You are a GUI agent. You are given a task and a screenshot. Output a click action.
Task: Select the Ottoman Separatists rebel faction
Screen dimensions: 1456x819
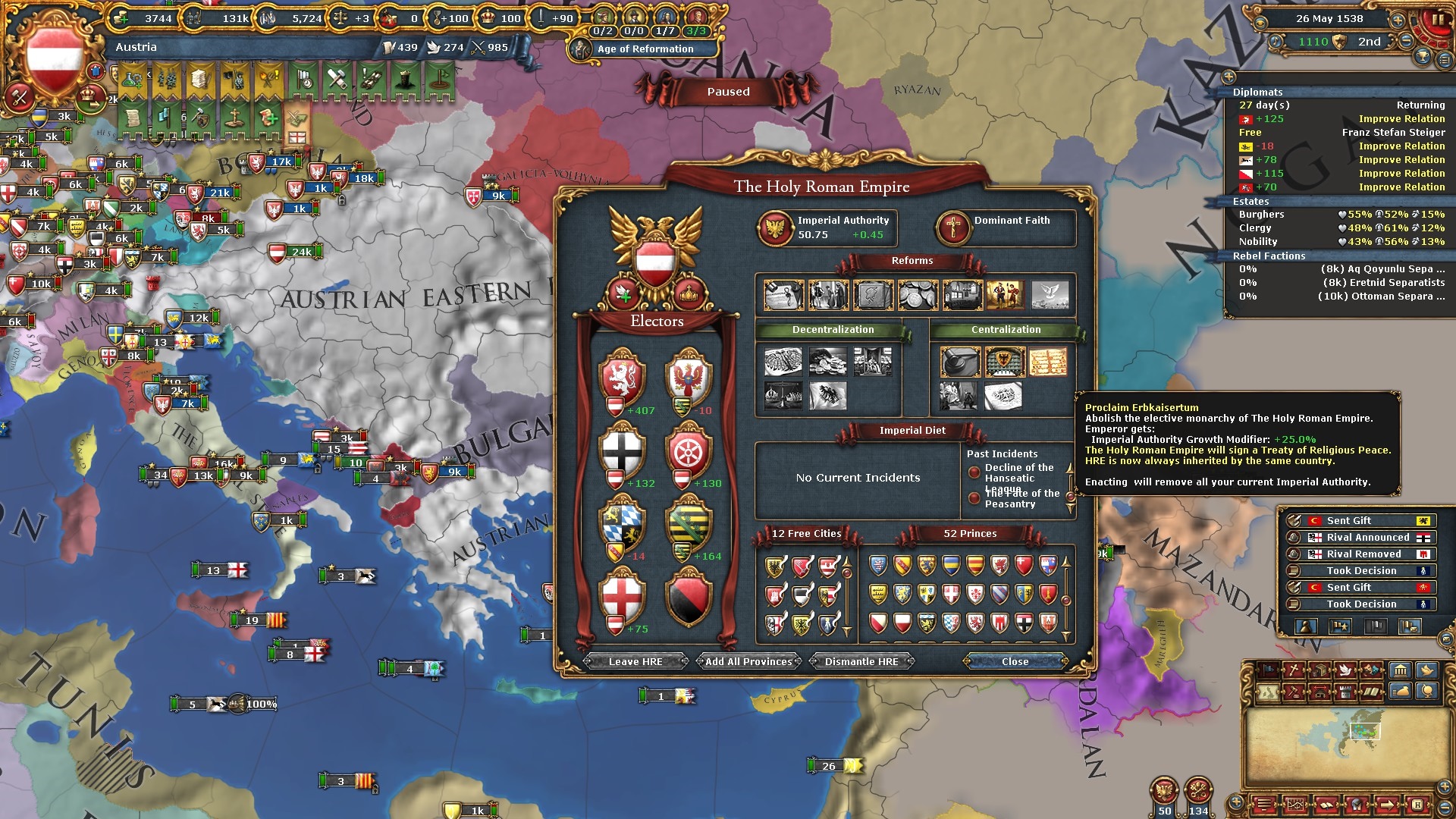[1340, 297]
